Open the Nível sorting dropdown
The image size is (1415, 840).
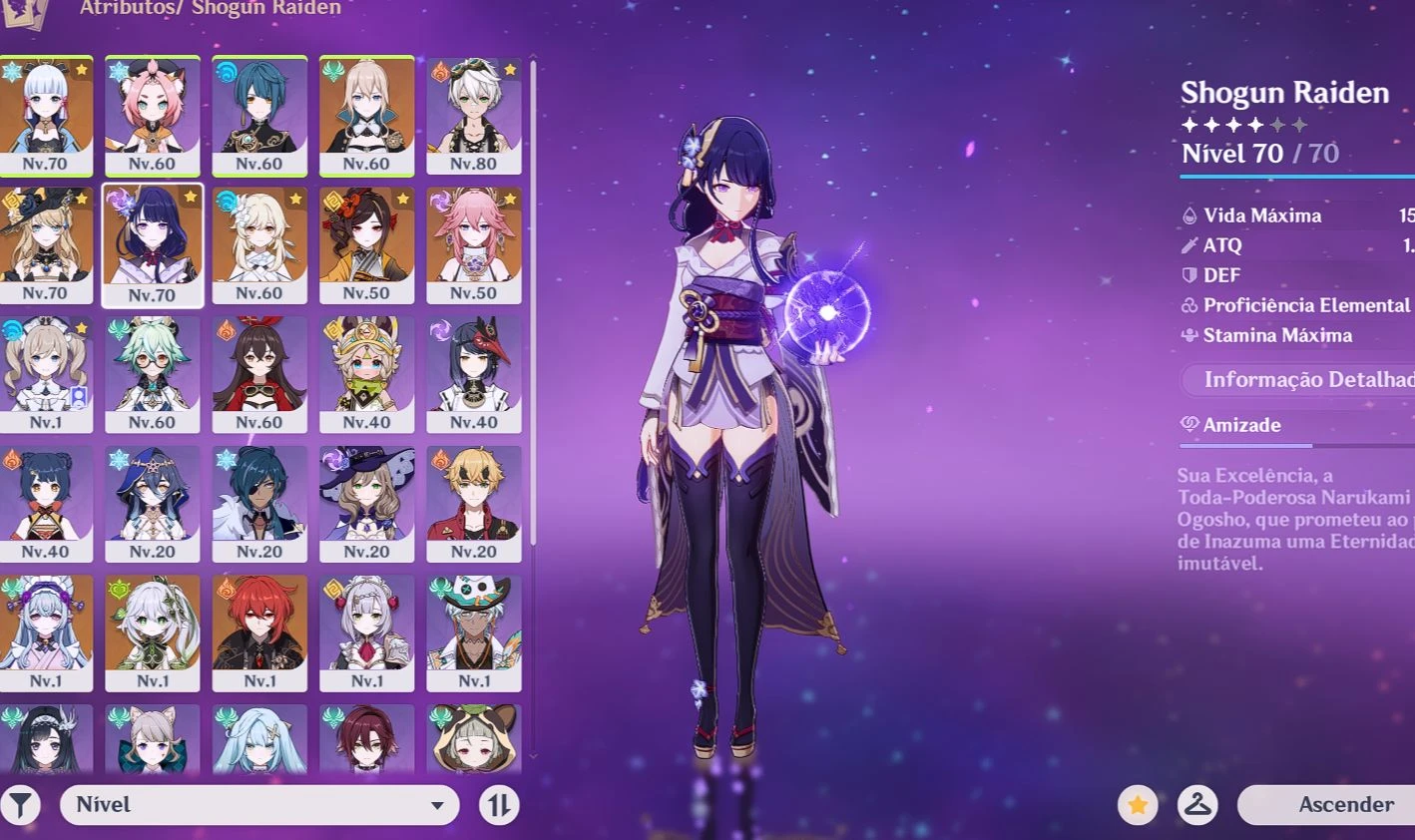point(259,804)
